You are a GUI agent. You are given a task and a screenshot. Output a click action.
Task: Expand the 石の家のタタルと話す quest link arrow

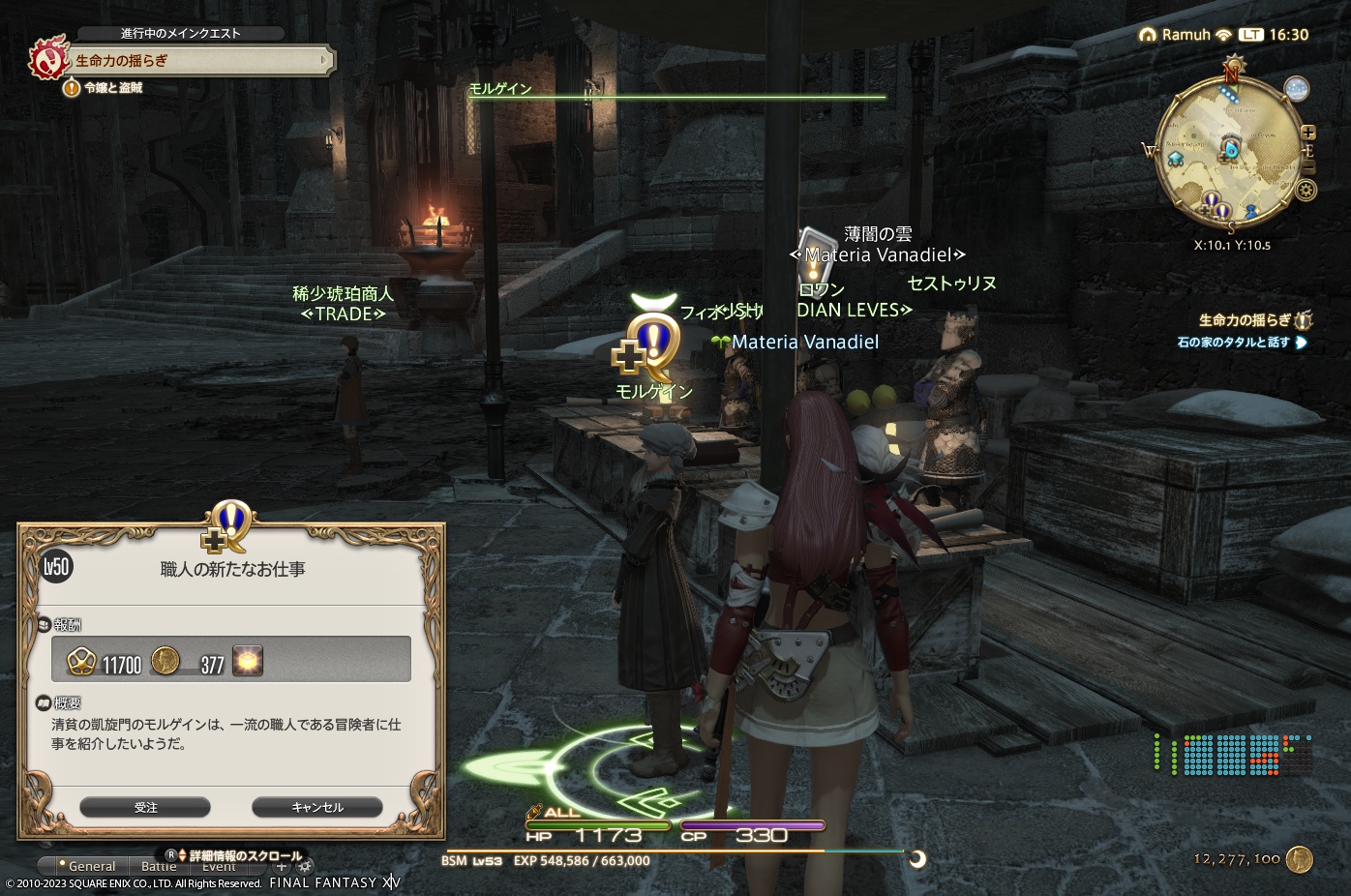pos(1303,343)
